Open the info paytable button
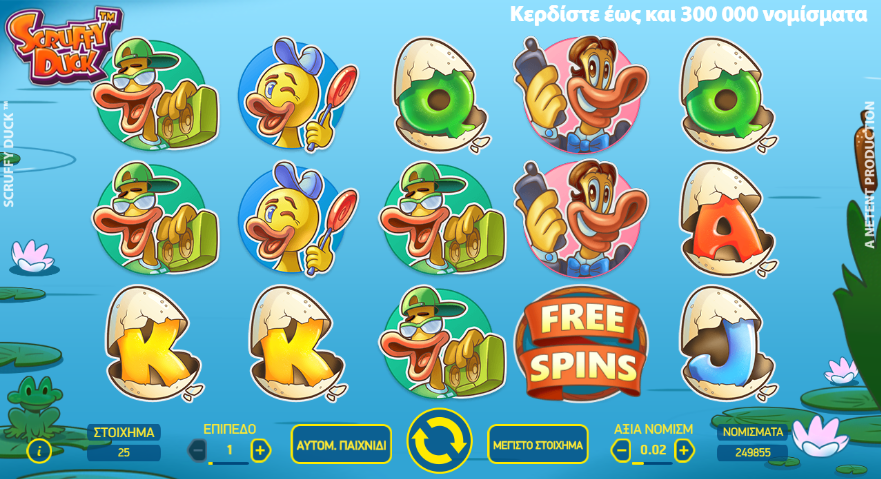Screen dimensions: 881x479 (x=39, y=451)
